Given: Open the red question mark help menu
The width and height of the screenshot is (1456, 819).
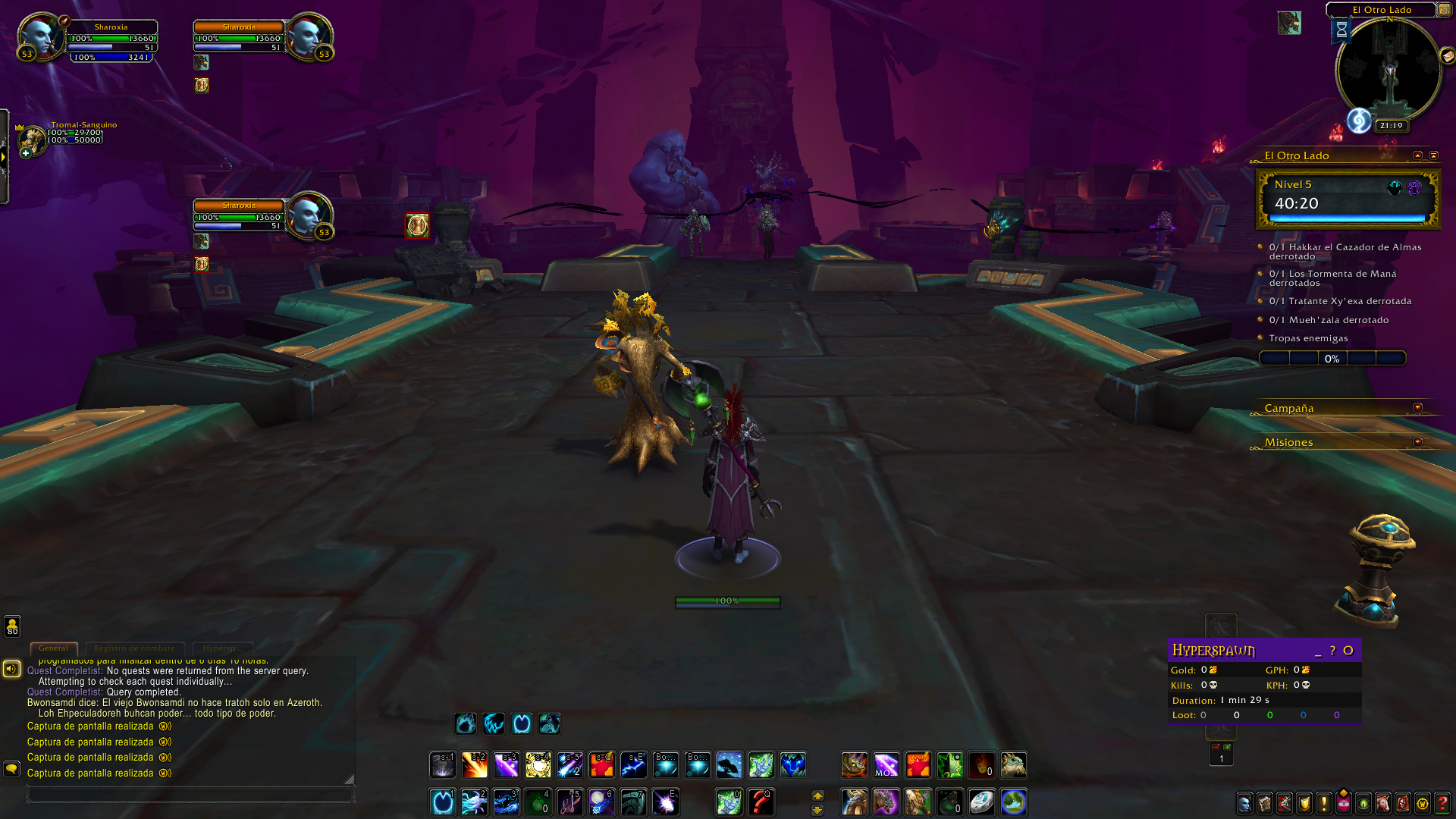Looking at the screenshot, I should (1442, 802).
